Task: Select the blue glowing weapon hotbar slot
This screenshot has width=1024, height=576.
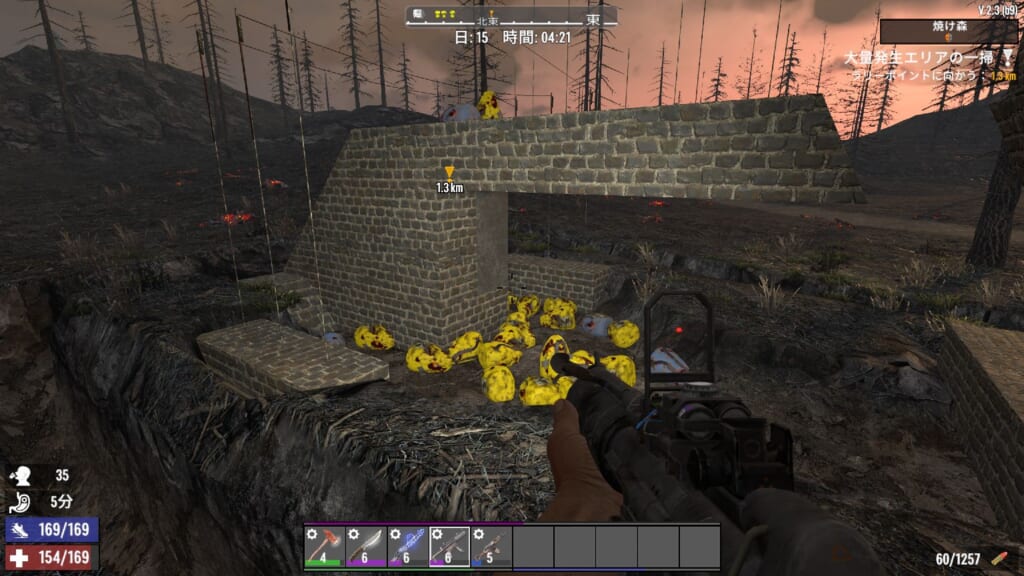Action: [x=408, y=546]
